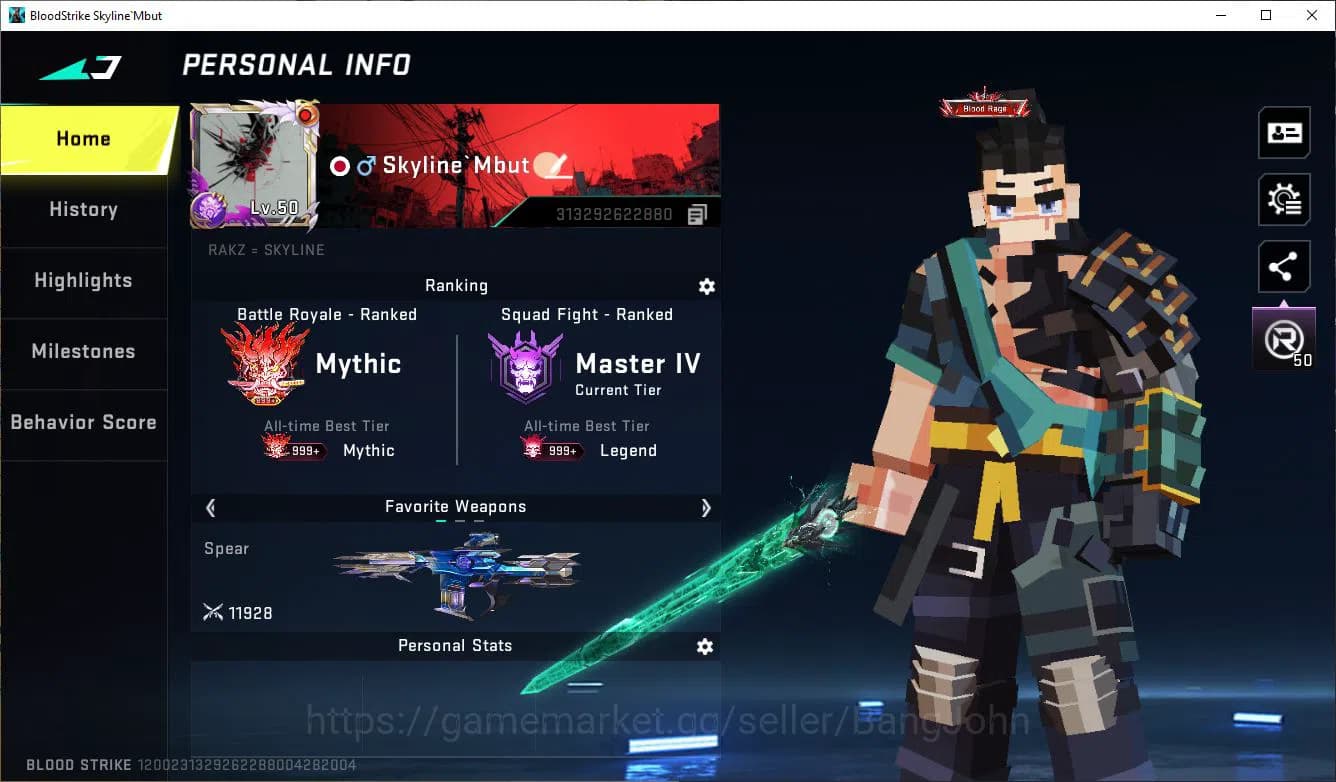Open the ID card panel icon
This screenshot has width=1336, height=782.
pos(1284,132)
